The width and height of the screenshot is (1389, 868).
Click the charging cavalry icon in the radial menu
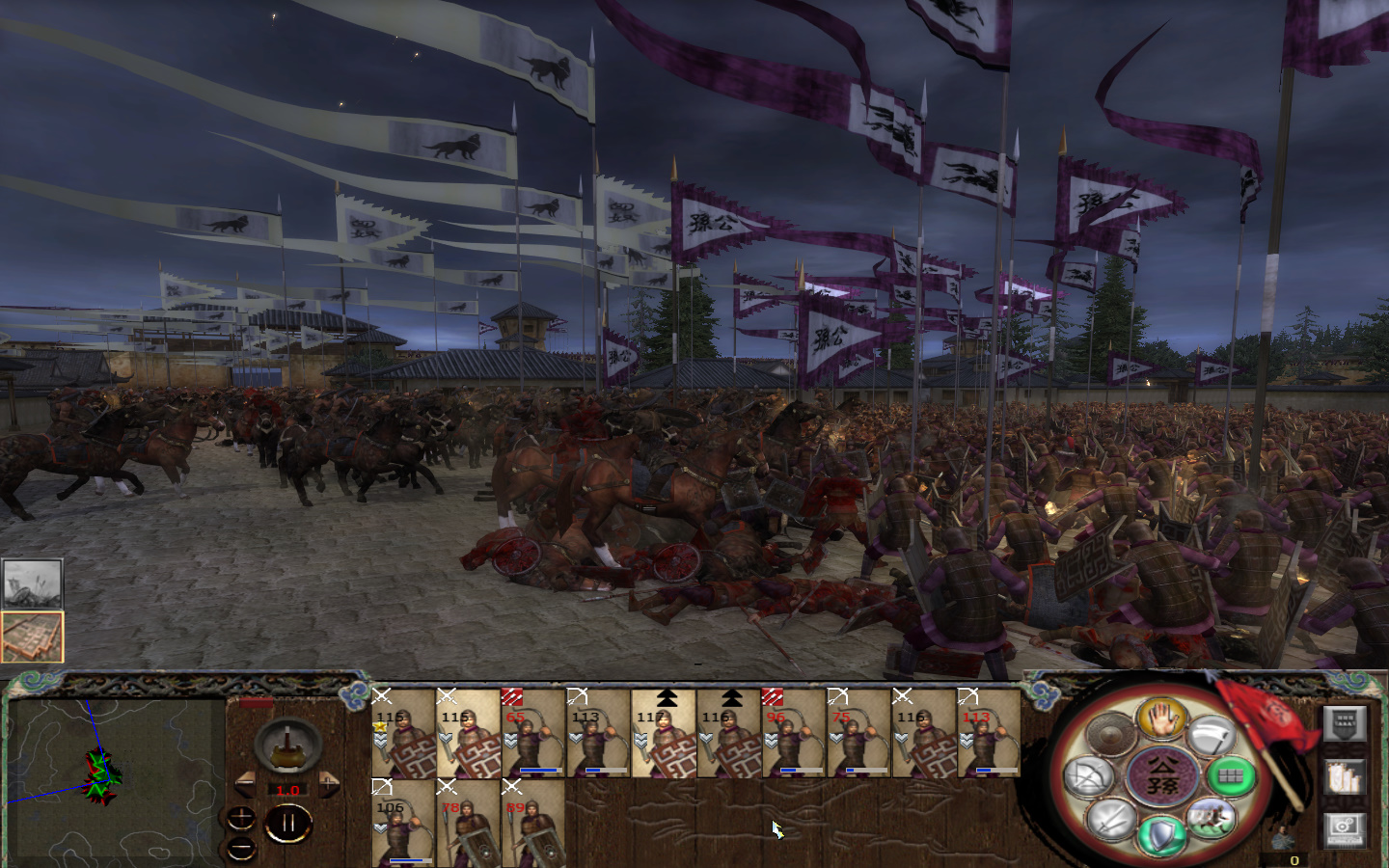pos(1212,820)
